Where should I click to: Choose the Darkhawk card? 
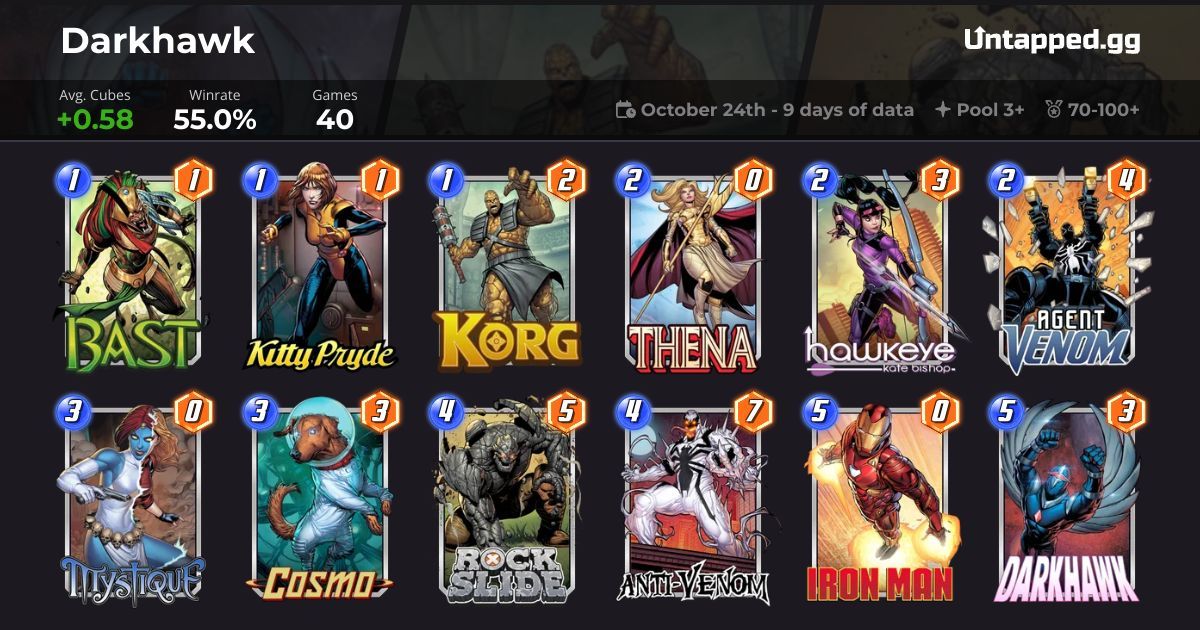[x=1067, y=505]
